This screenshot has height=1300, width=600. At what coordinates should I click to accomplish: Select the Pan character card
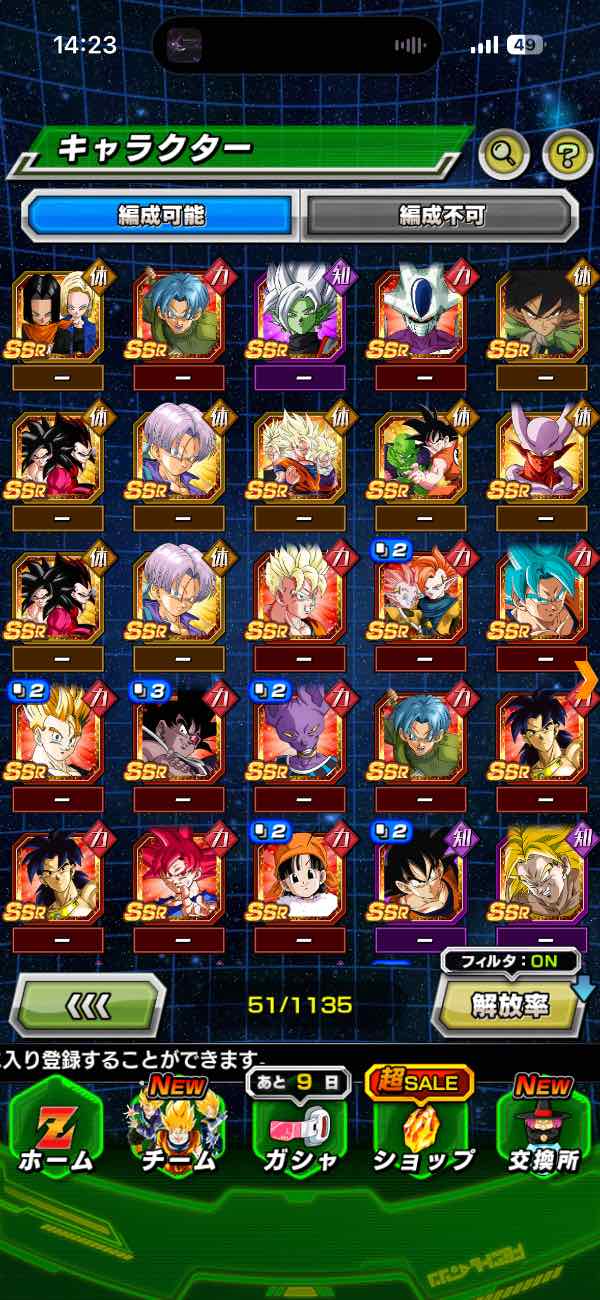pyautogui.click(x=300, y=877)
